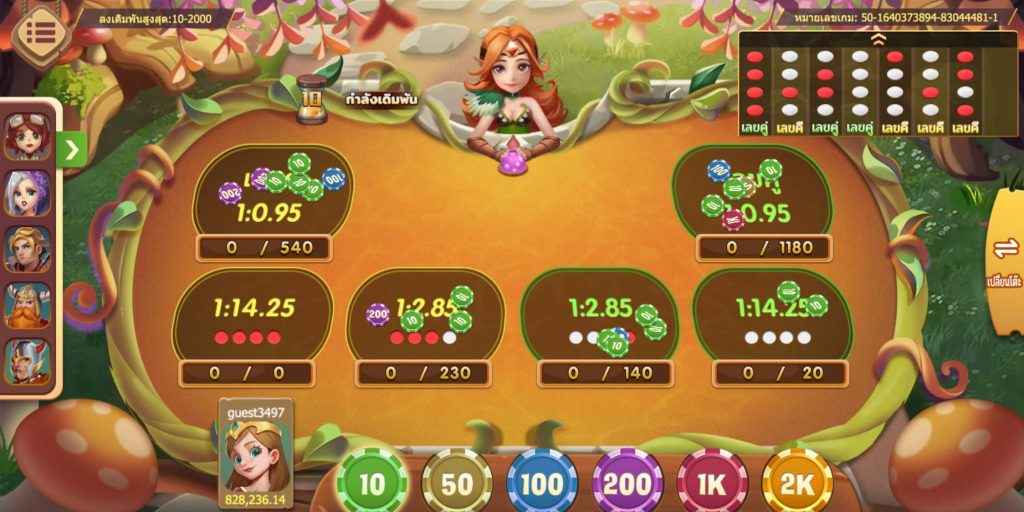Select the silver-haired girl avatar
The width and height of the screenshot is (1024, 512).
(27, 192)
